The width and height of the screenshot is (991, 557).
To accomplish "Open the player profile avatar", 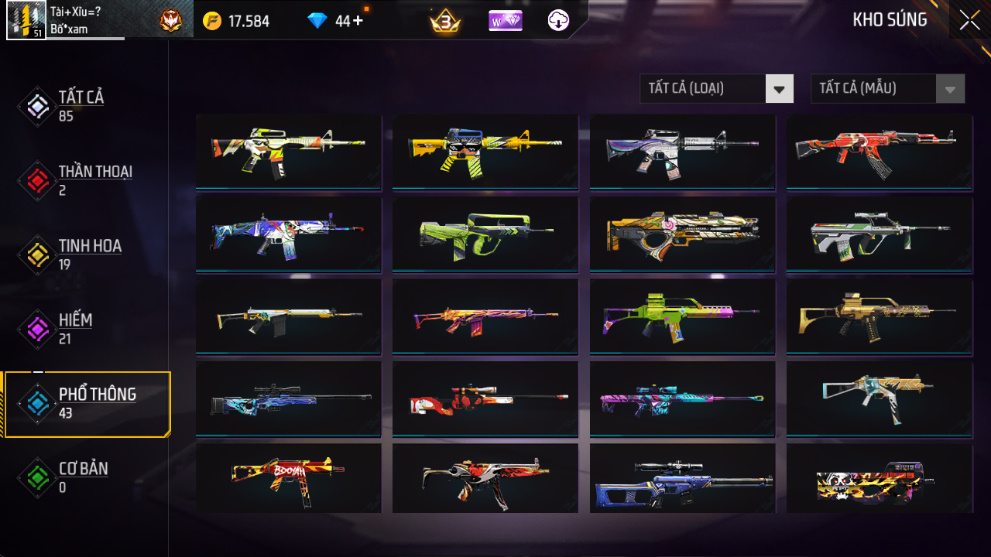I will point(26,20).
